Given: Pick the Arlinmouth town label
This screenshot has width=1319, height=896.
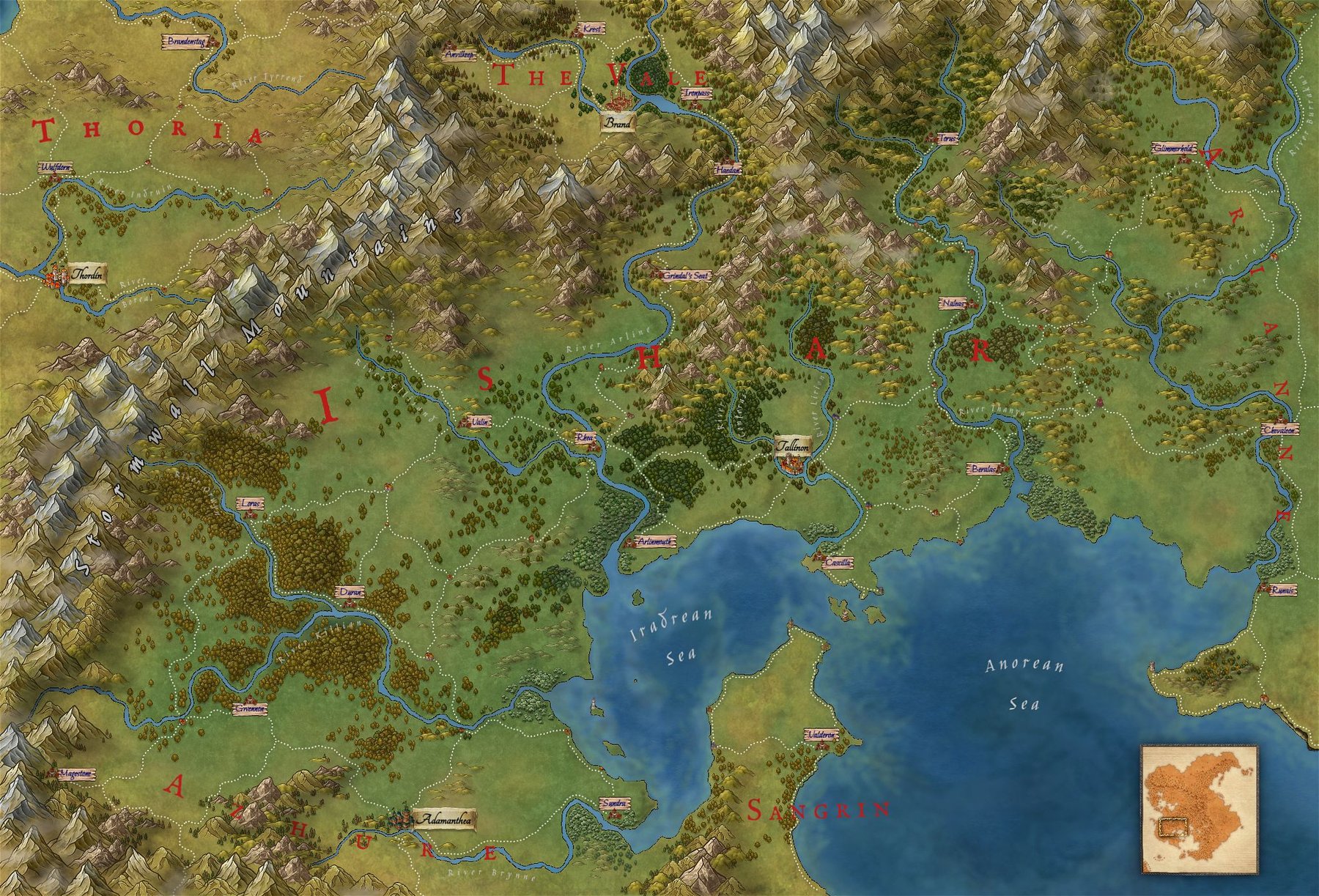Looking at the screenshot, I should (x=655, y=542).
